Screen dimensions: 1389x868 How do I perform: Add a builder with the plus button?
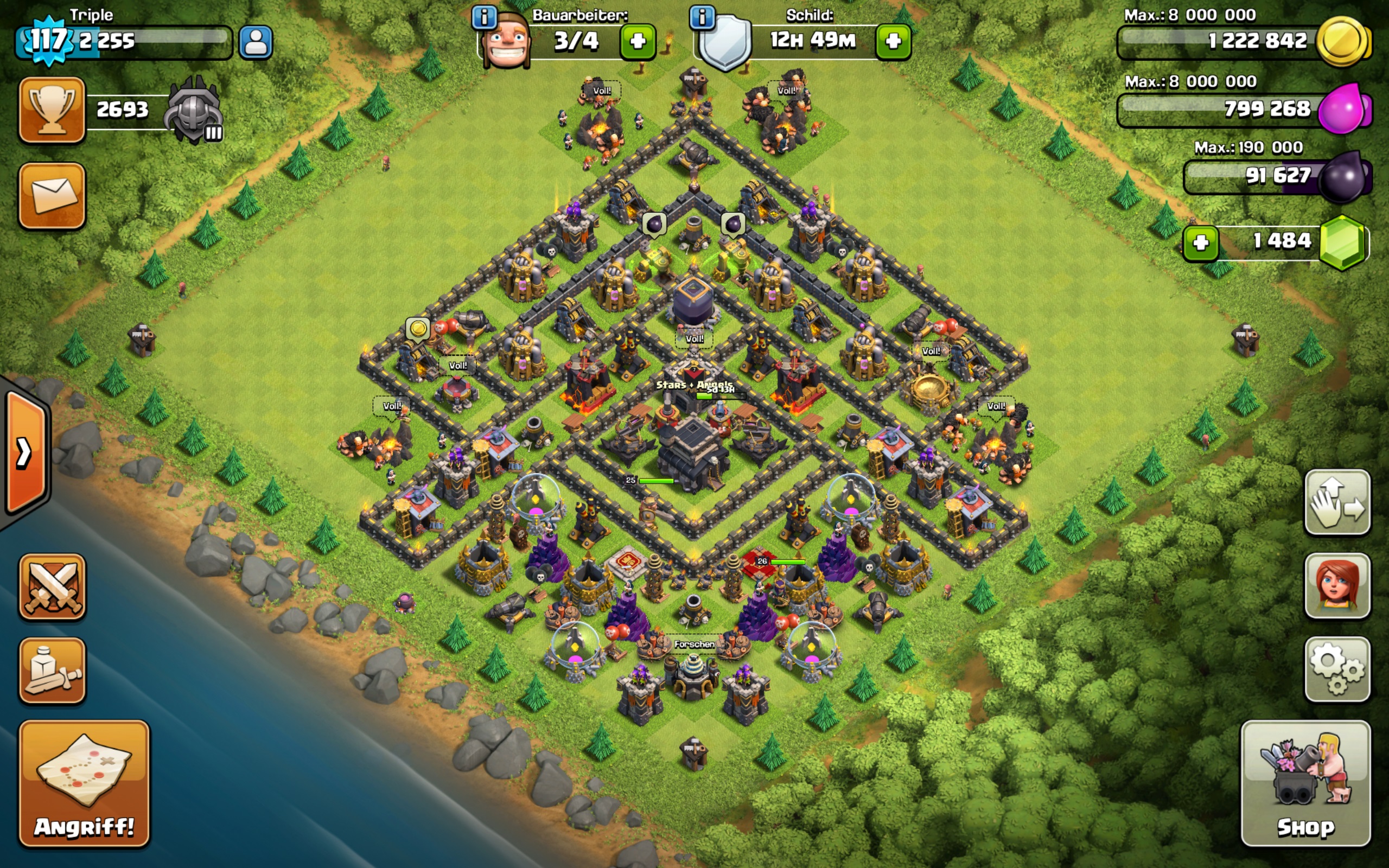click(638, 41)
